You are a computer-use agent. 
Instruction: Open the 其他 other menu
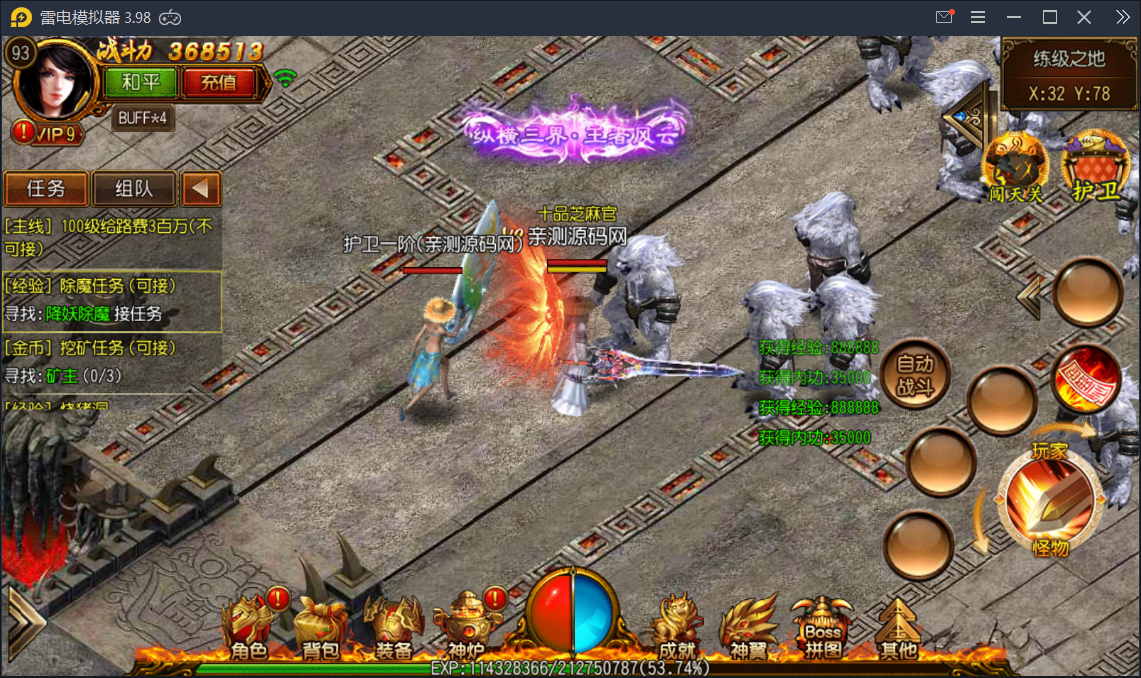(x=897, y=627)
